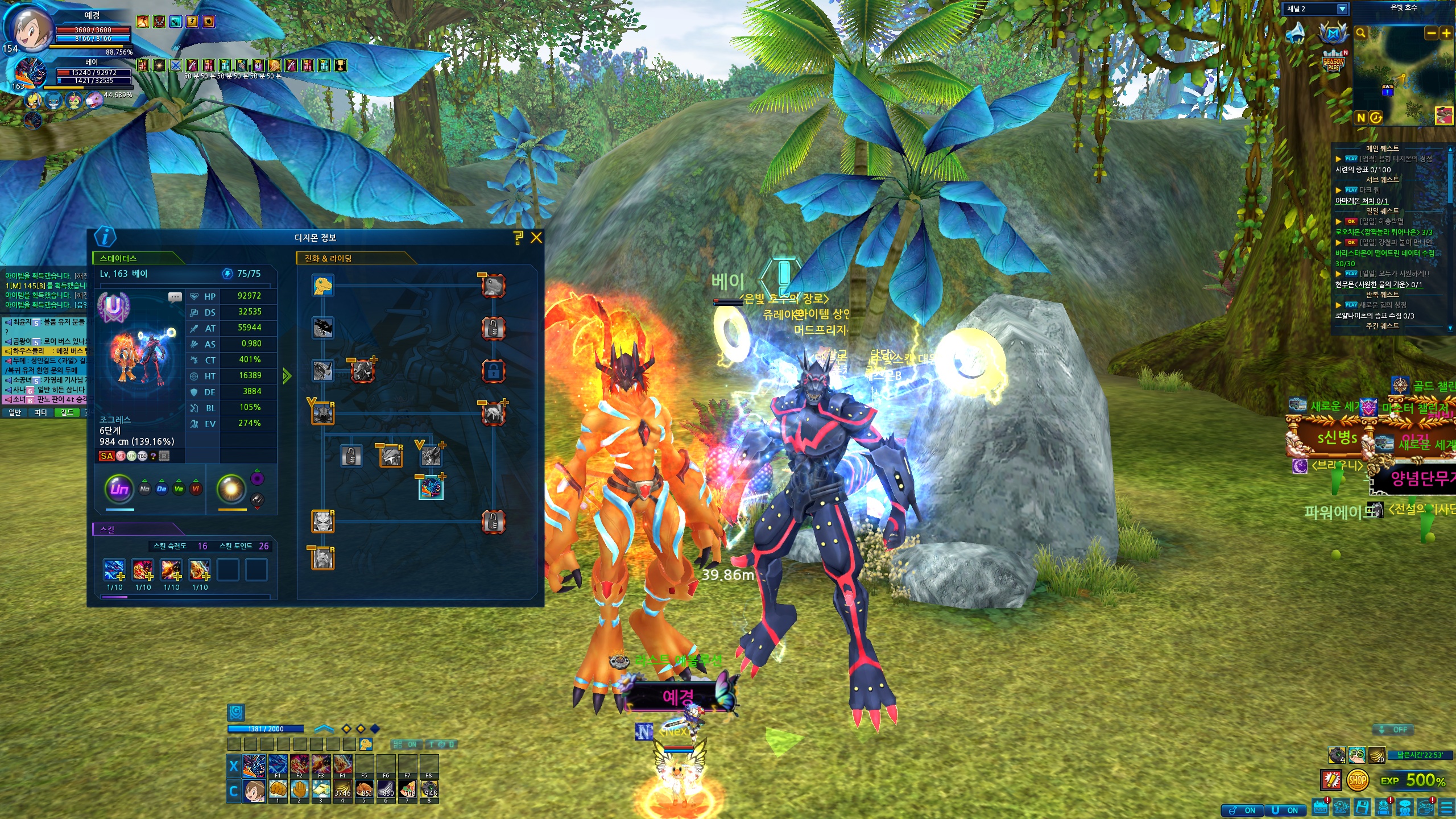Zoom in the minimap with the plus button
The height and width of the screenshot is (819, 1456).
[x=1446, y=34]
